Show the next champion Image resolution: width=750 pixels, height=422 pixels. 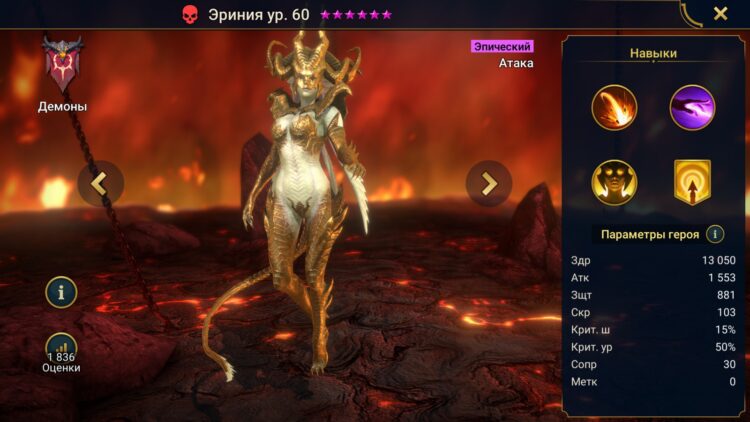coord(489,183)
